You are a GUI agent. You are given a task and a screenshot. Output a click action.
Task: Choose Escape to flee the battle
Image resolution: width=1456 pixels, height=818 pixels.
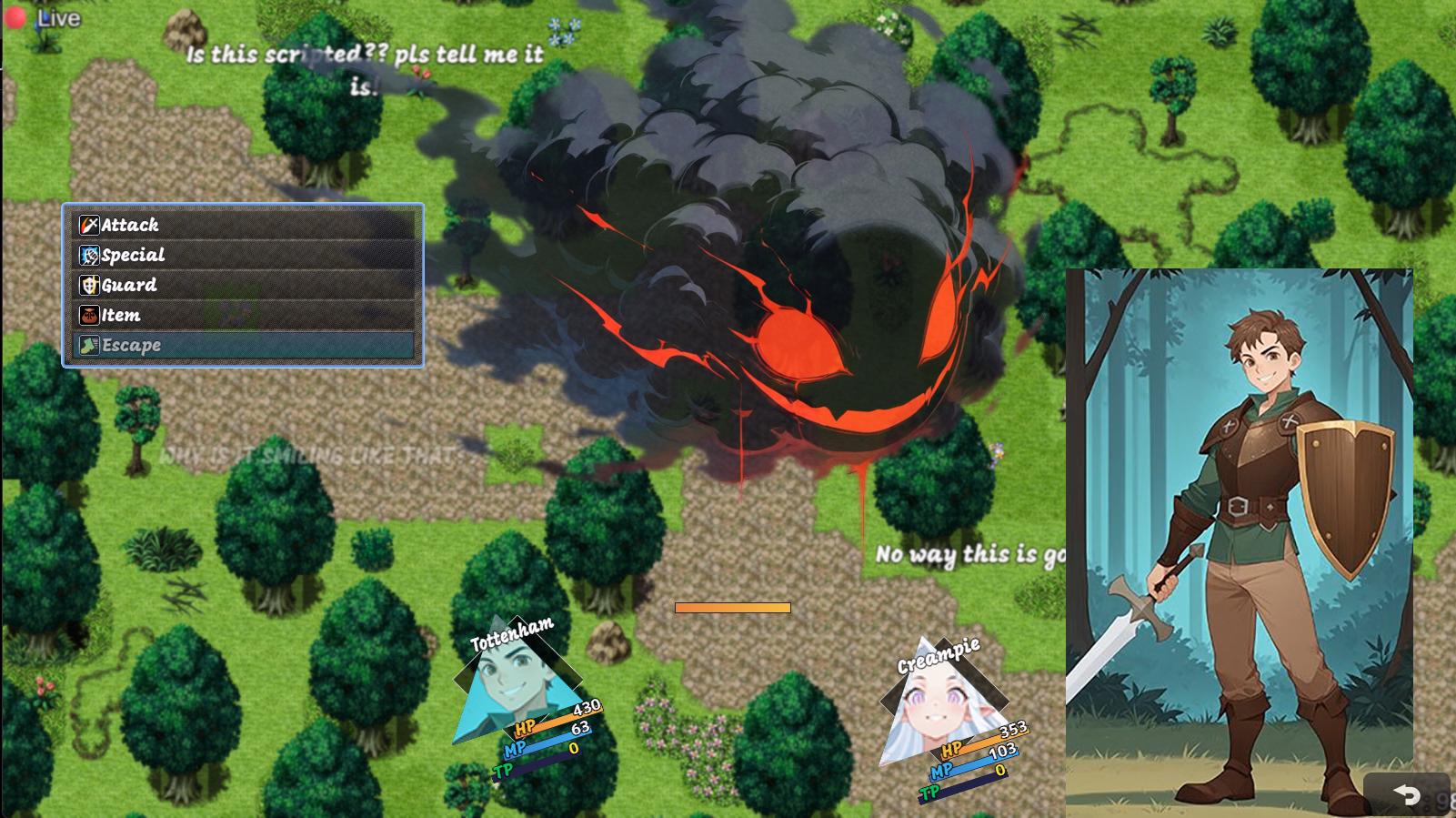click(x=243, y=345)
